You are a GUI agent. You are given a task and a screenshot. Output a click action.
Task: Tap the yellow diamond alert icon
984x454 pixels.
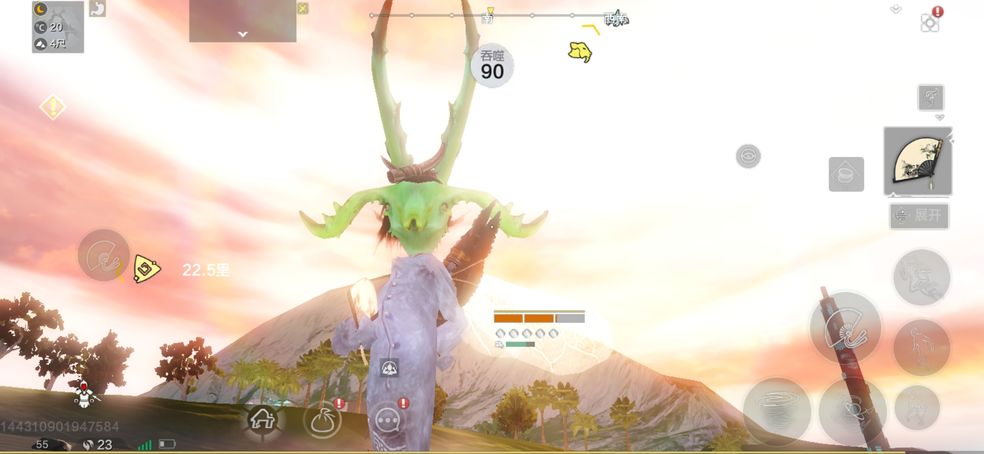(x=52, y=107)
